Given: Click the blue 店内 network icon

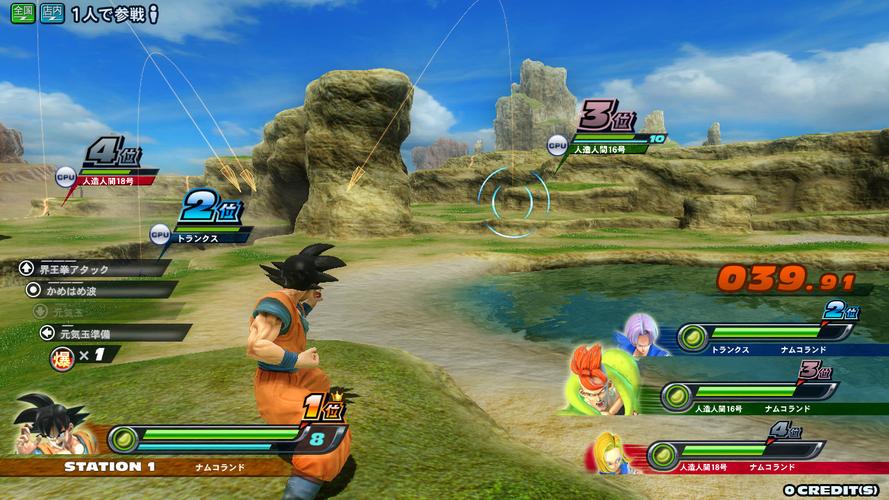Looking at the screenshot, I should click(x=52, y=15).
